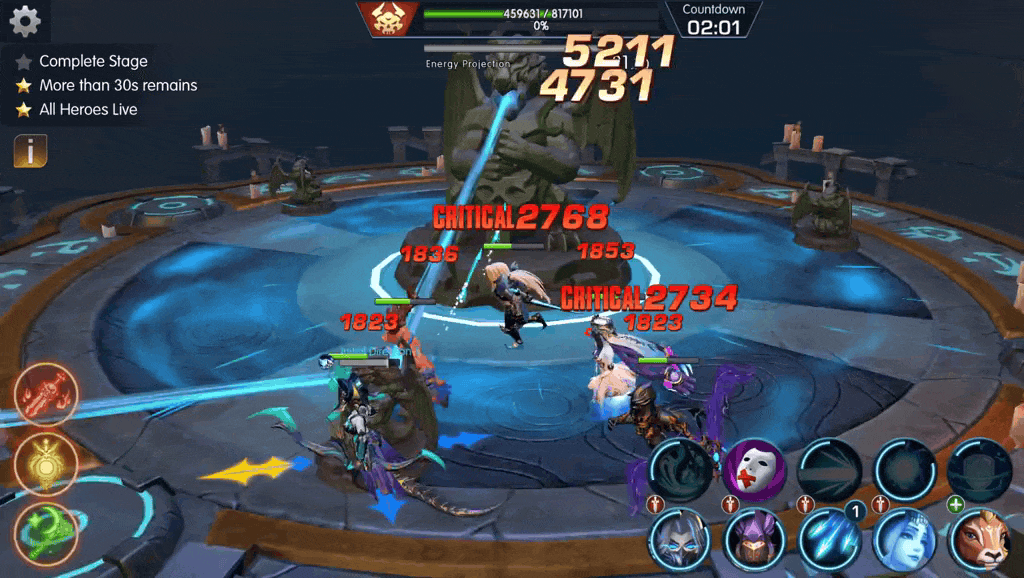Activate the green crescent staff buff
Image resolution: width=1024 pixels, height=578 pixels.
tap(47, 530)
